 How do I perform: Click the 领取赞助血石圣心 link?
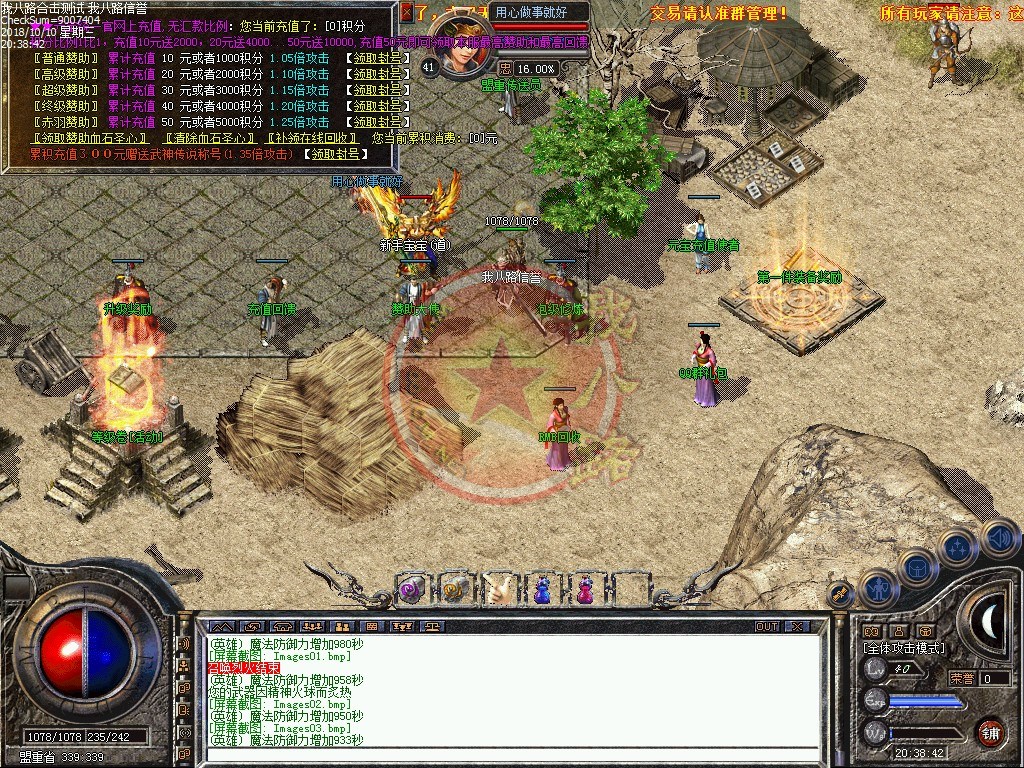[92, 138]
